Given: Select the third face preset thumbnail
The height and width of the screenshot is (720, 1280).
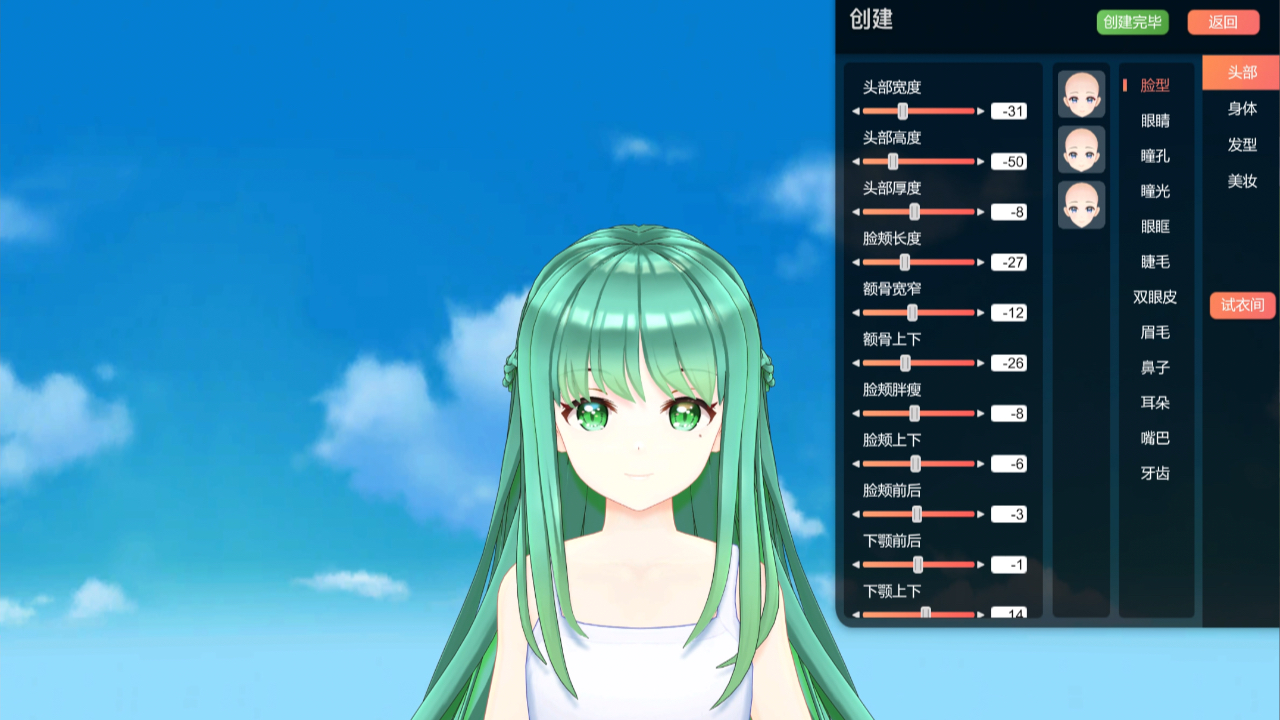Looking at the screenshot, I should pos(1081,205).
